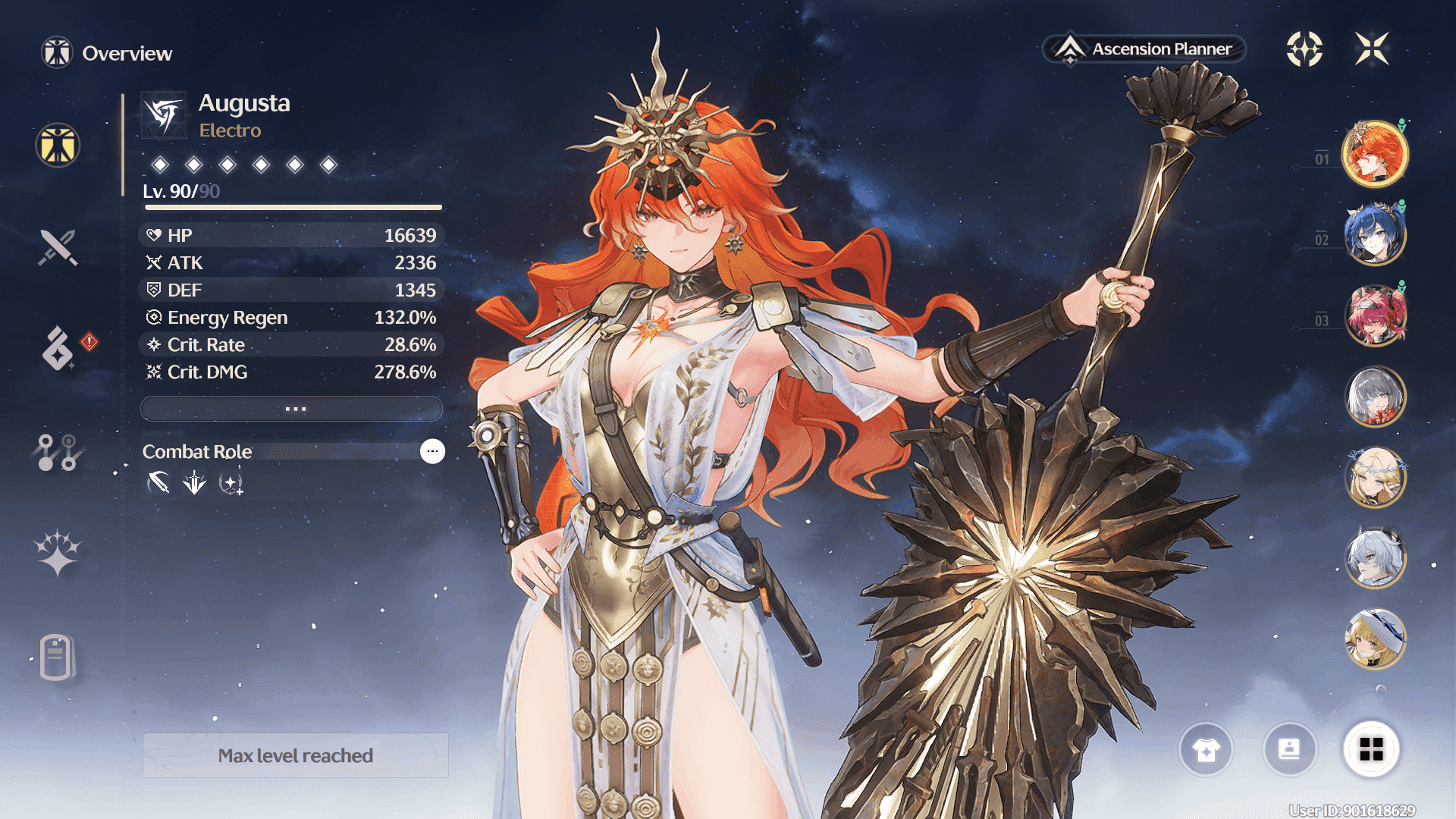Expand the full stats list ellipsis bar
1456x819 pixels.
(x=292, y=409)
